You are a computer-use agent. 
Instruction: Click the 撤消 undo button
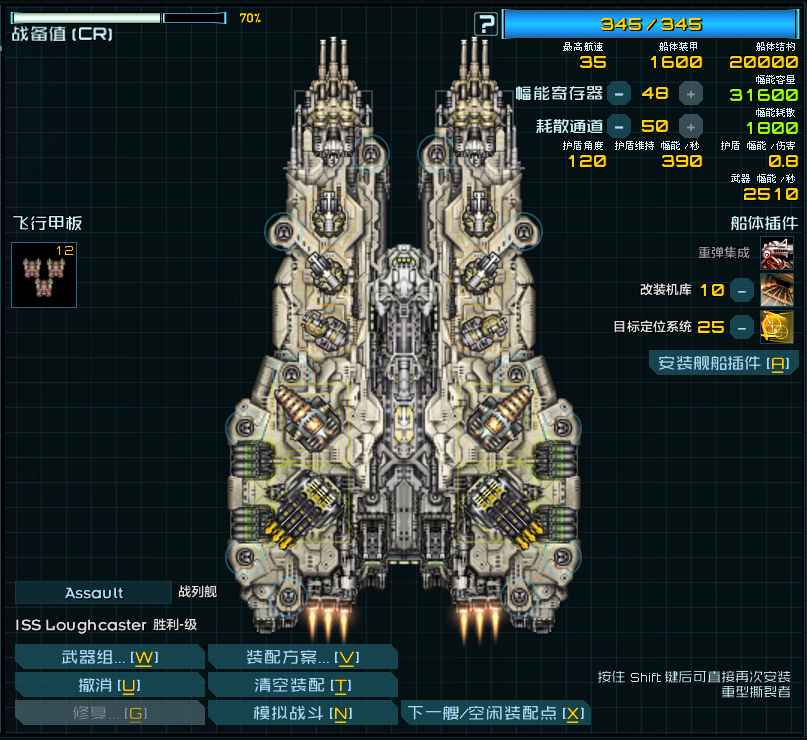(108, 685)
